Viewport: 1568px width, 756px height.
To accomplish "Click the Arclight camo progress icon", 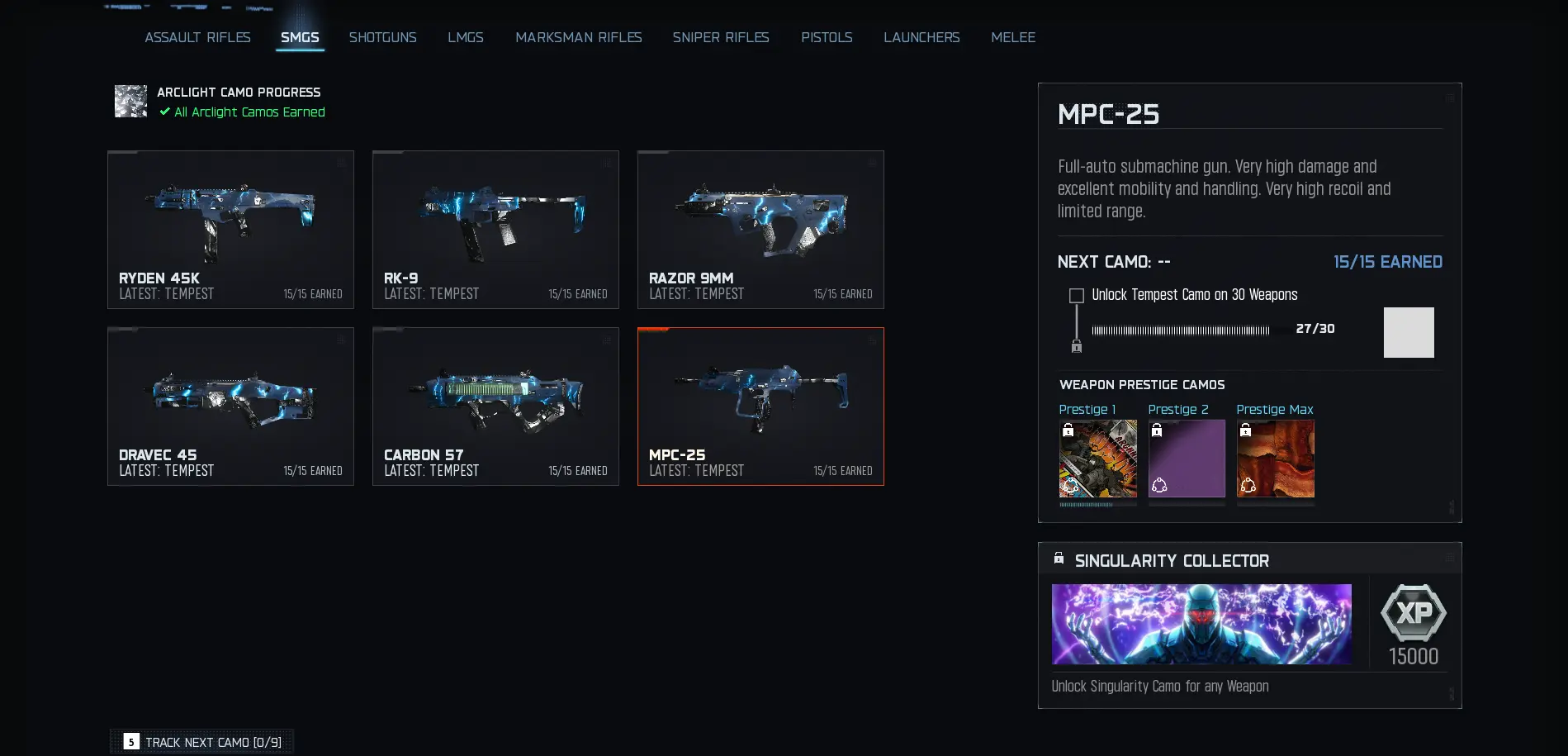I will [x=130, y=101].
